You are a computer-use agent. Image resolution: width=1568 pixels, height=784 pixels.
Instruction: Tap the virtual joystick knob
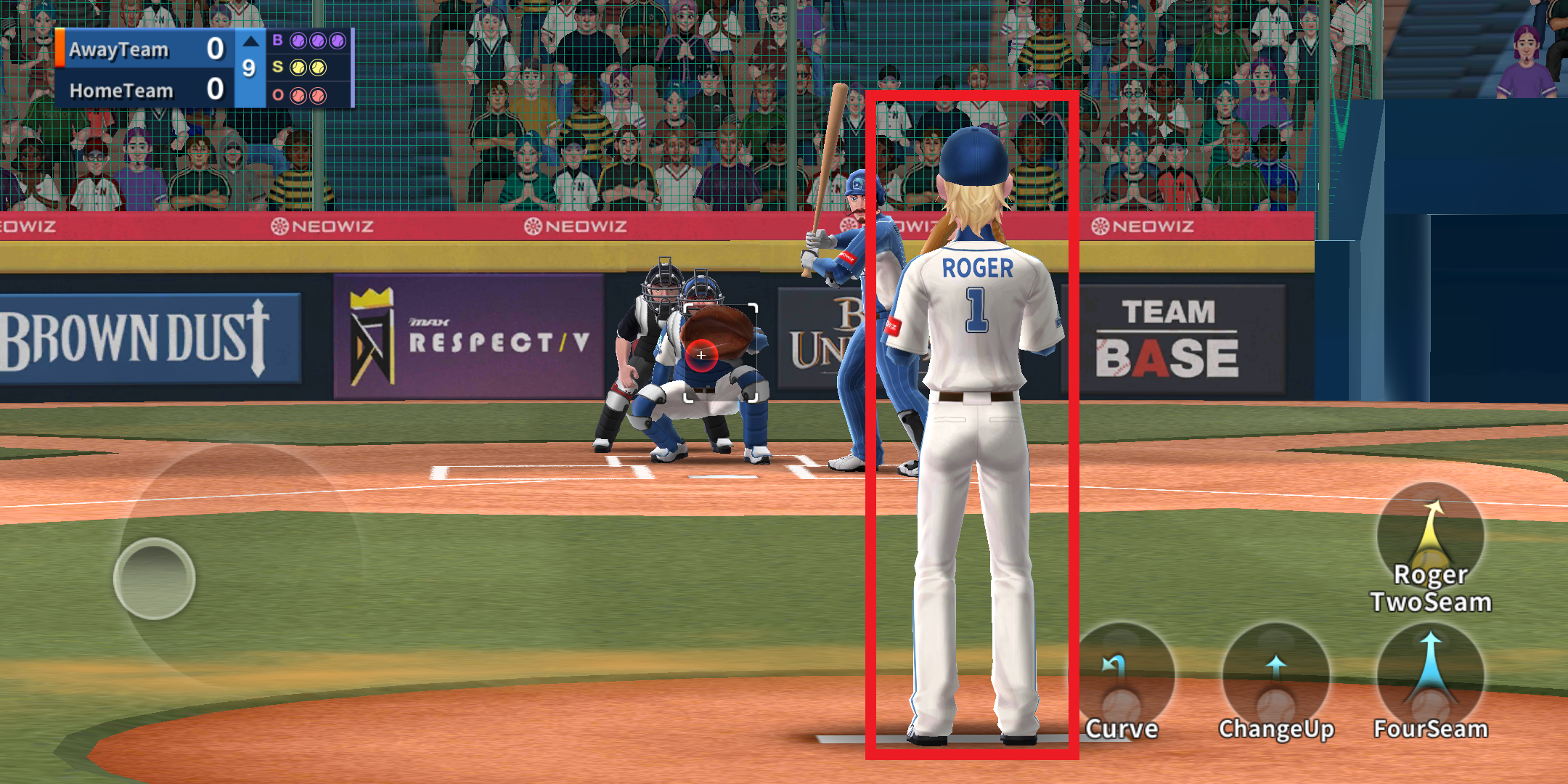155,579
